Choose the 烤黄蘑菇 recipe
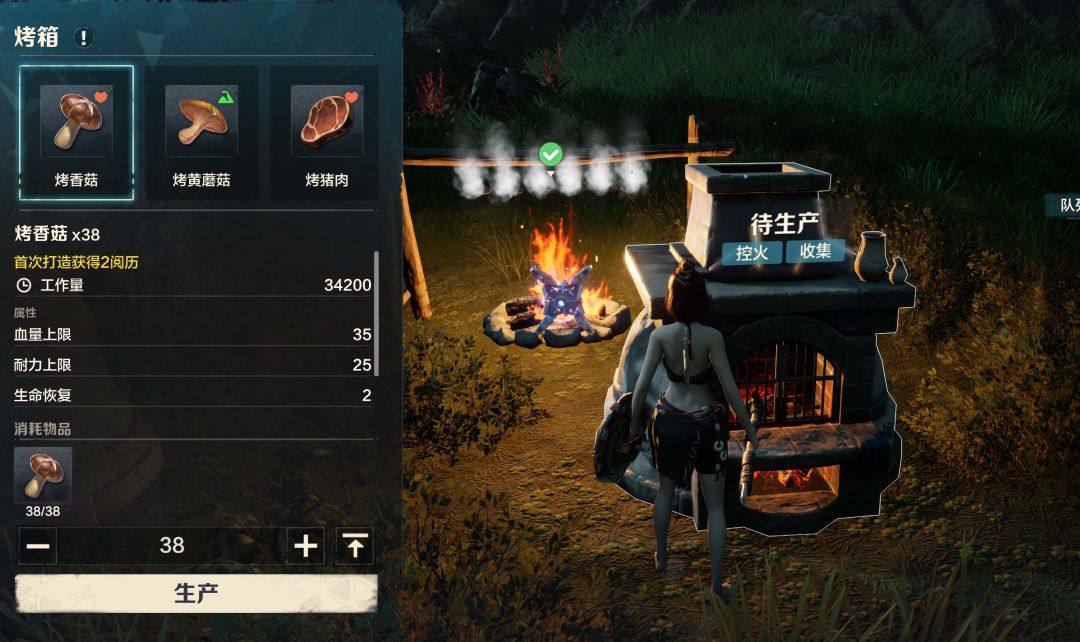 [201, 132]
